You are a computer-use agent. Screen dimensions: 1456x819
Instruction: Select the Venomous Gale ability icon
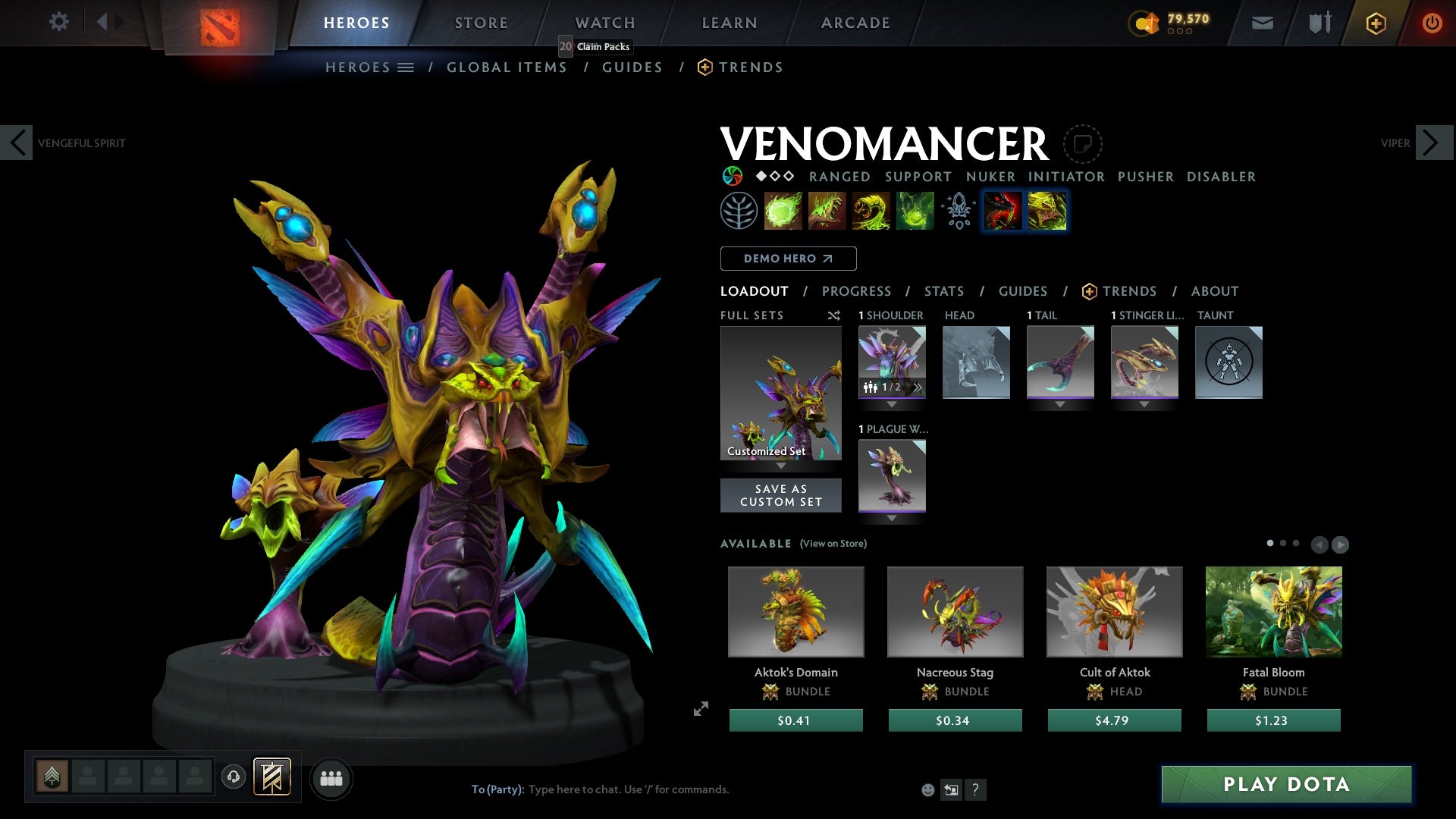point(783,211)
